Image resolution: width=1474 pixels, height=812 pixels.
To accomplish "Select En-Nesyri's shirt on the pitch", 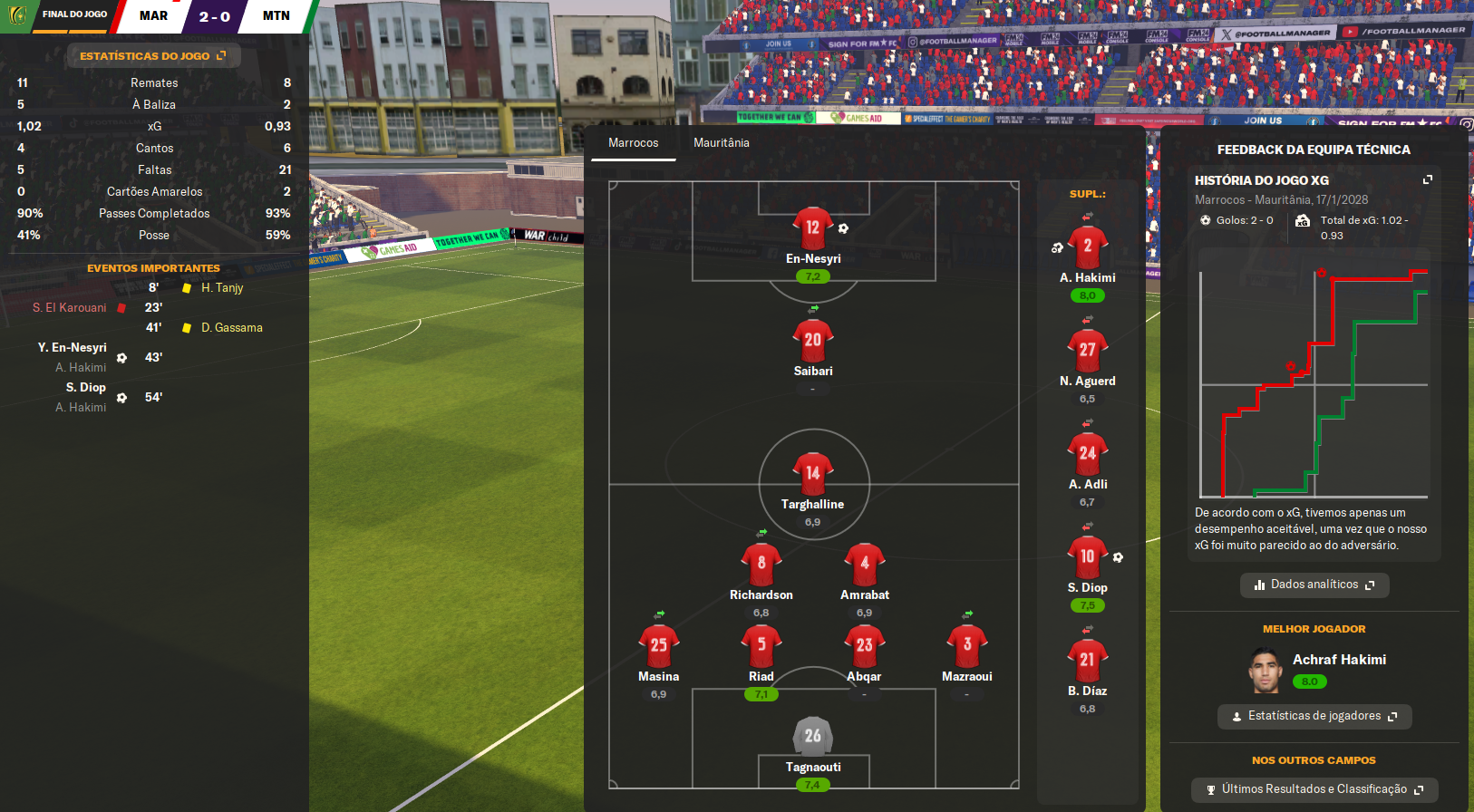I will point(812,227).
